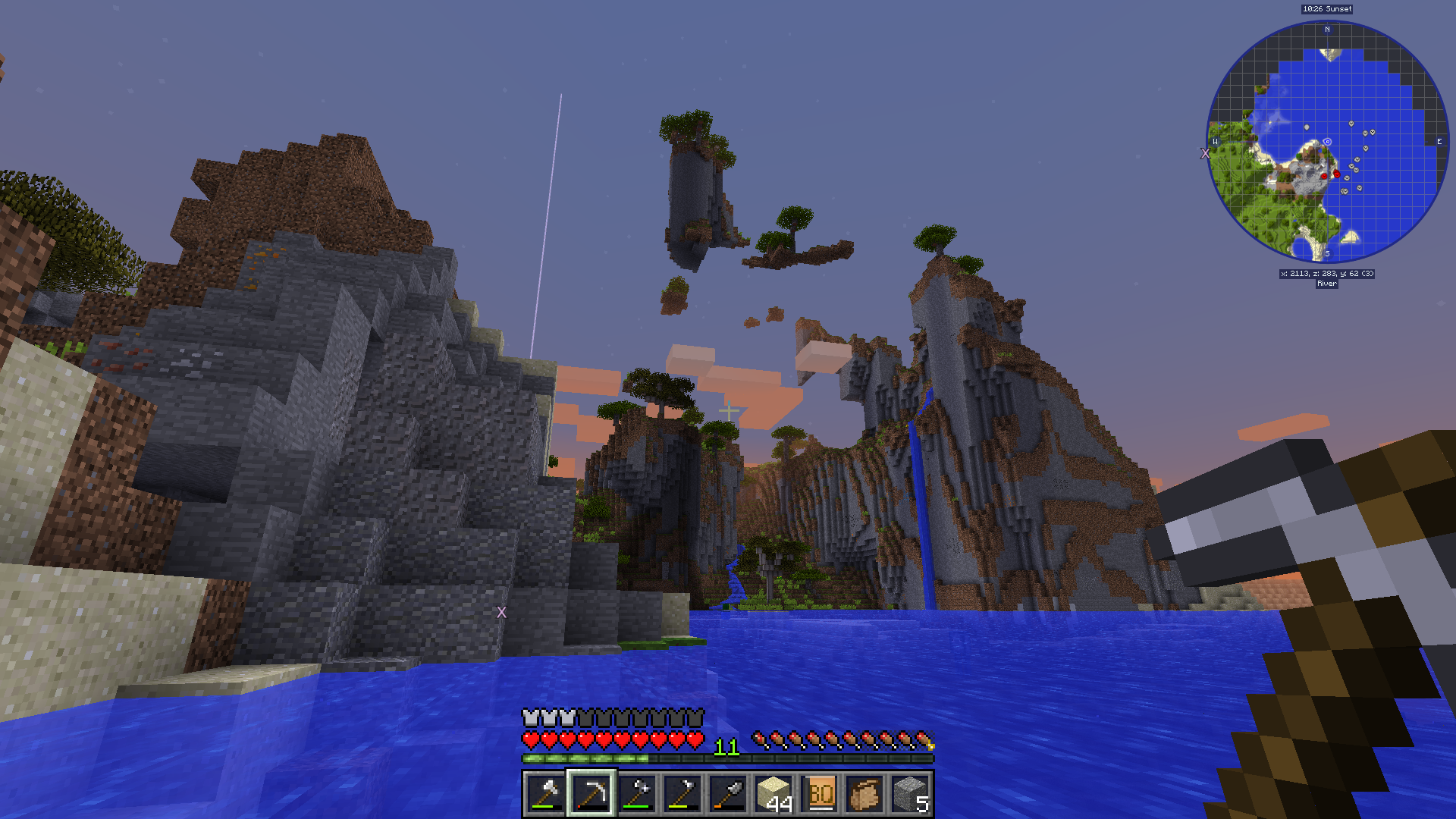1456x819 pixels.
Task: Select the leather bag hotbar slot
Action: (865, 793)
